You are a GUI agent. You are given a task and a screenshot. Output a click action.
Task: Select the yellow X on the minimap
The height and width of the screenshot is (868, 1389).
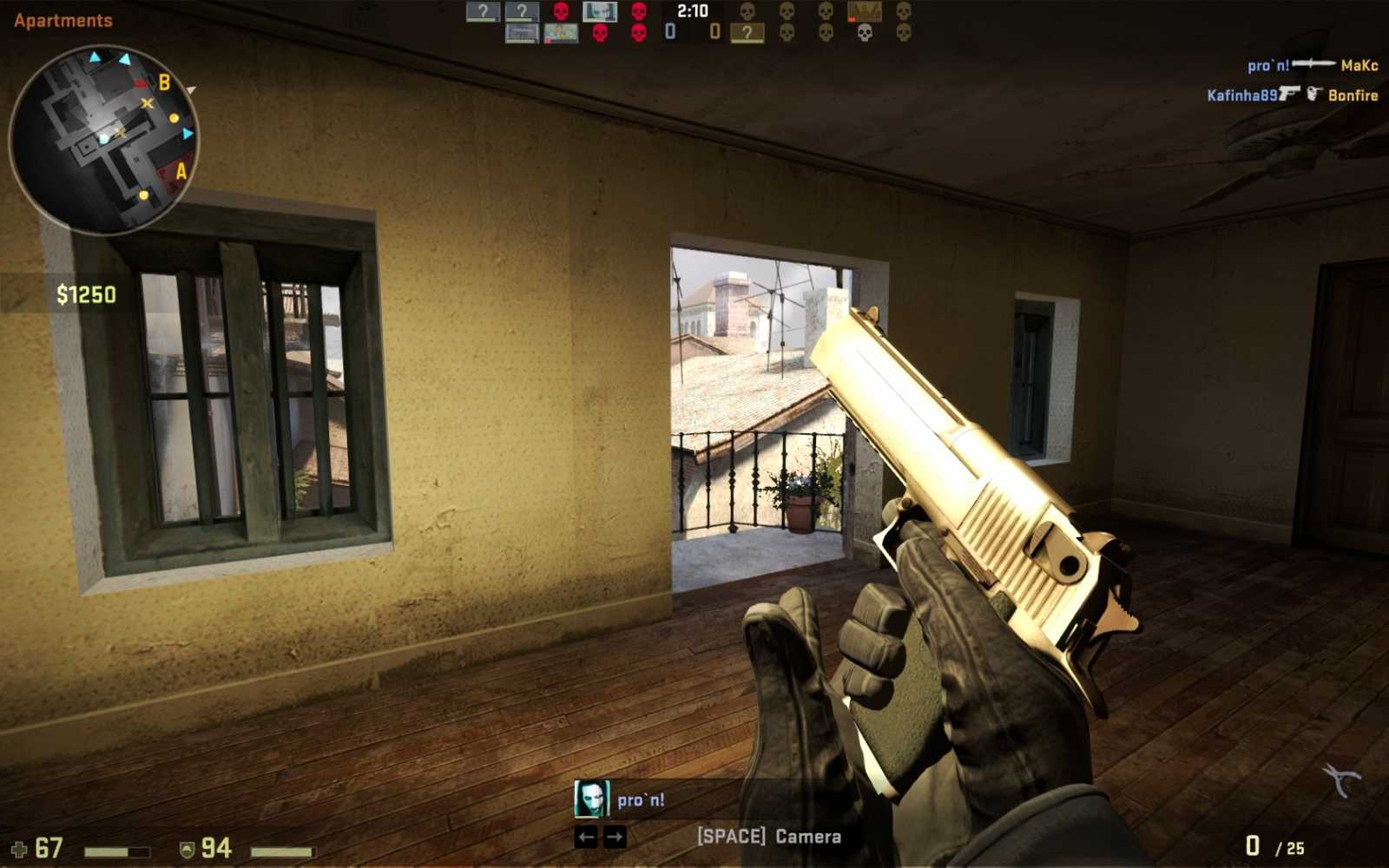[x=148, y=102]
